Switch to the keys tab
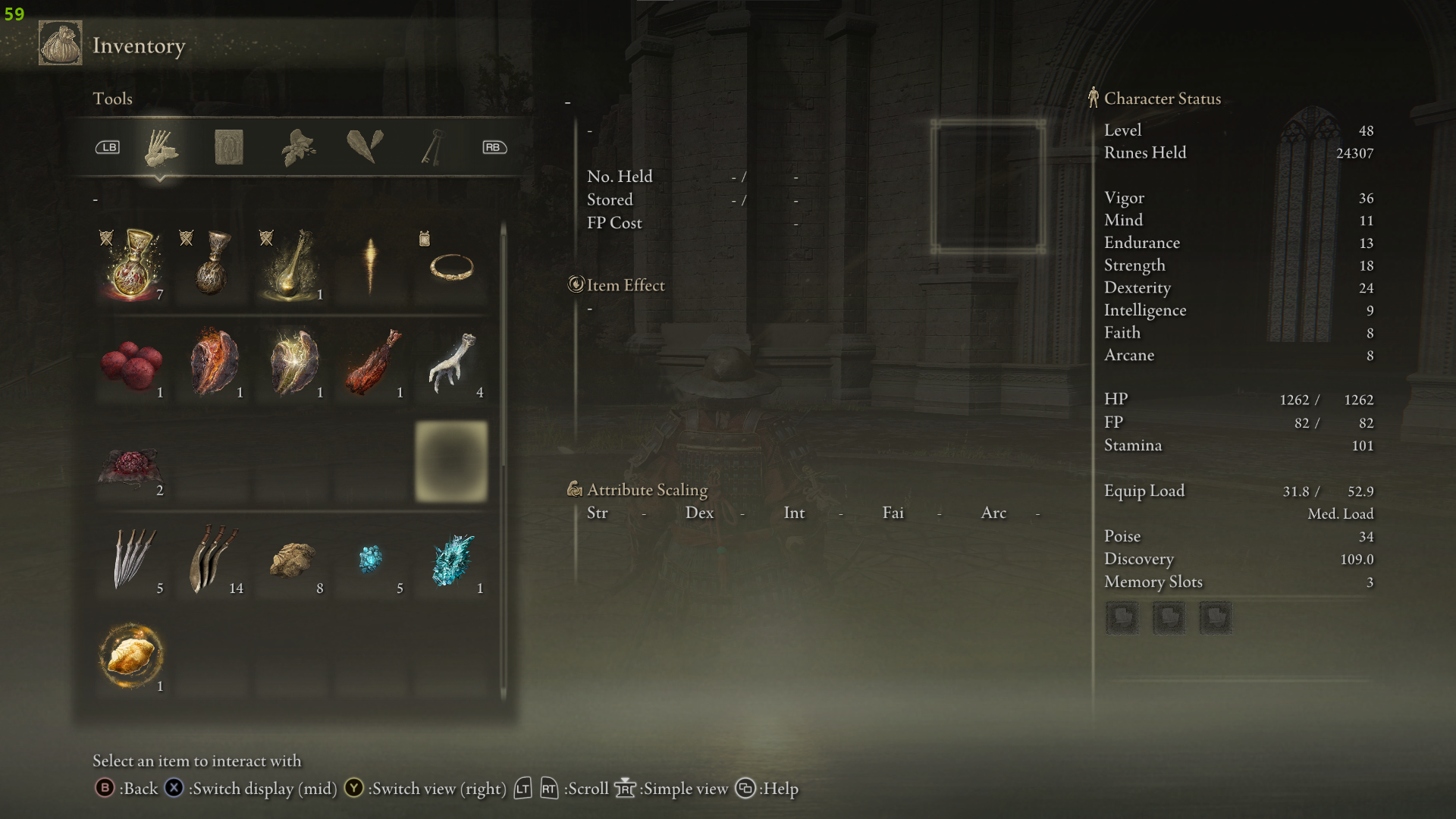The height and width of the screenshot is (819, 1456). (x=431, y=147)
